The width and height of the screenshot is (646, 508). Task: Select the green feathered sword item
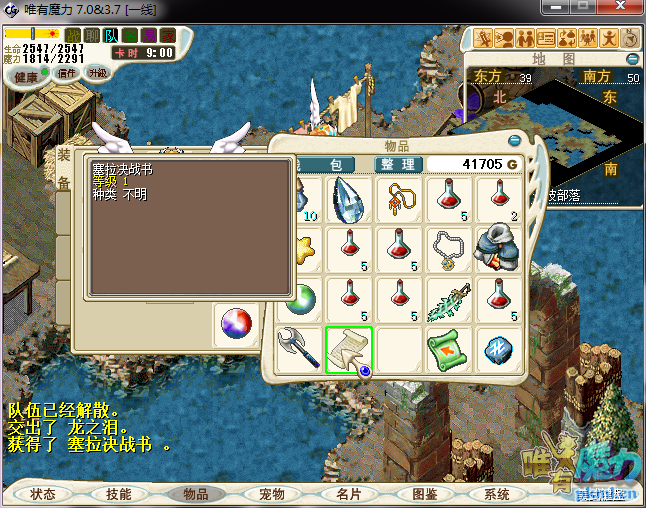click(x=448, y=299)
